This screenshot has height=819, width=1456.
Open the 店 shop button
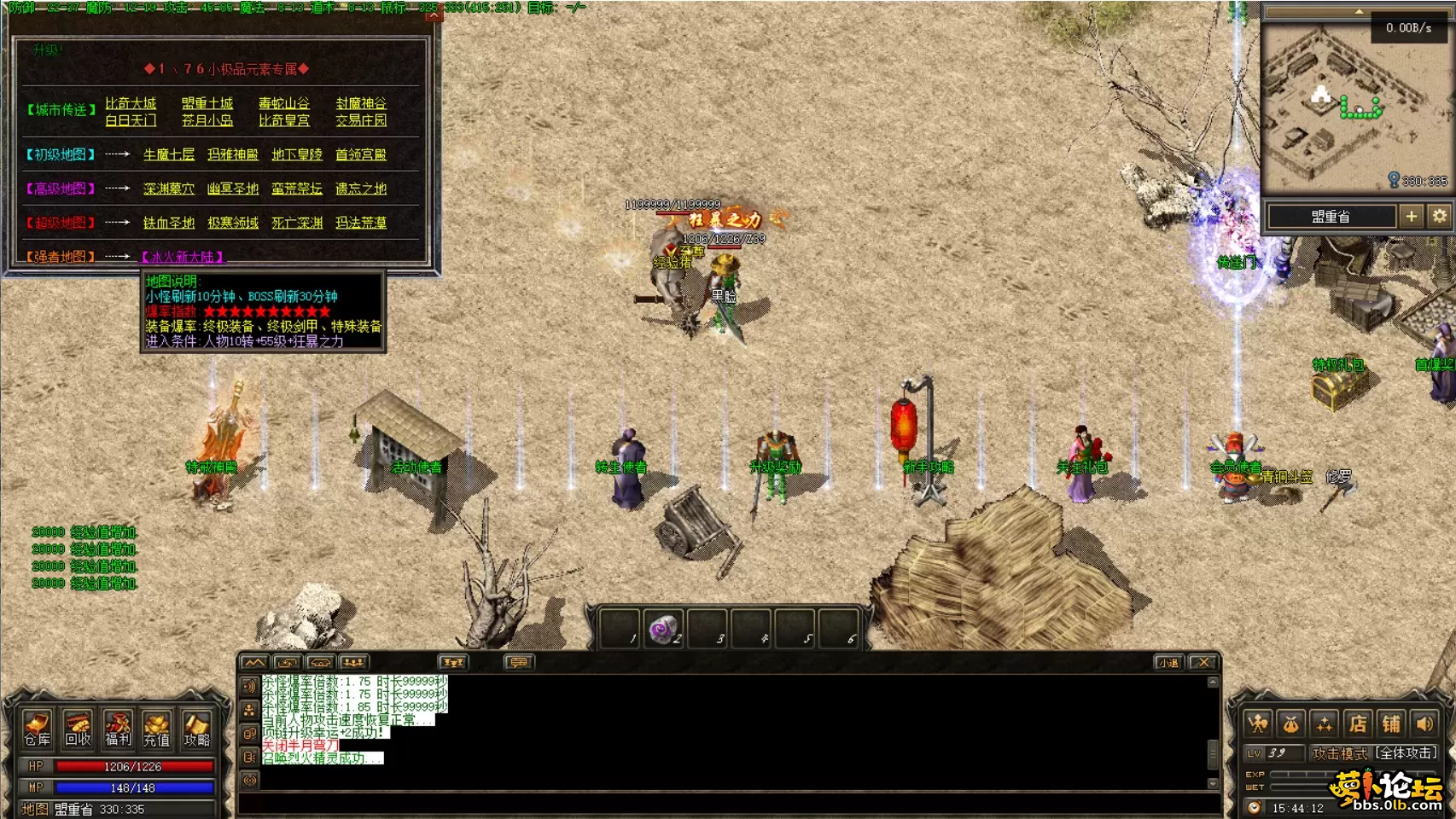tap(1358, 724)
